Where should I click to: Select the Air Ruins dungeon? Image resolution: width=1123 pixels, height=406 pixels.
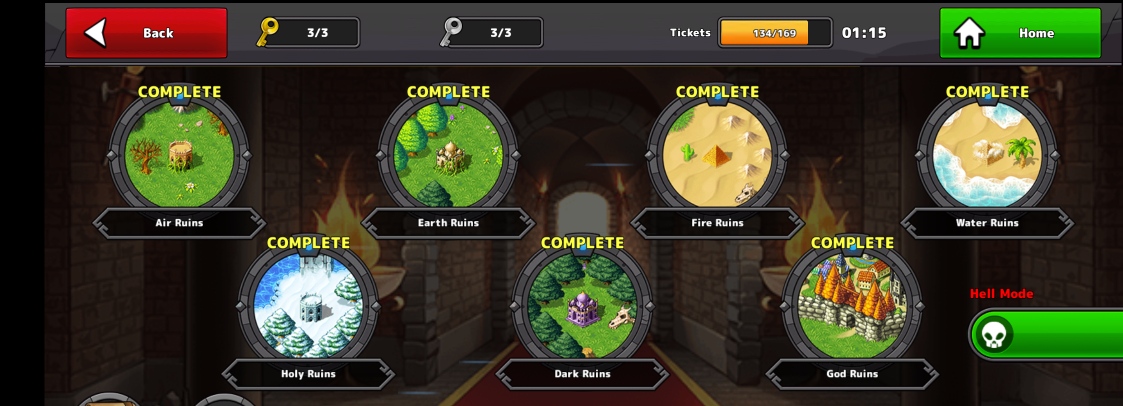pyautogui.click(x=179, y=153)
